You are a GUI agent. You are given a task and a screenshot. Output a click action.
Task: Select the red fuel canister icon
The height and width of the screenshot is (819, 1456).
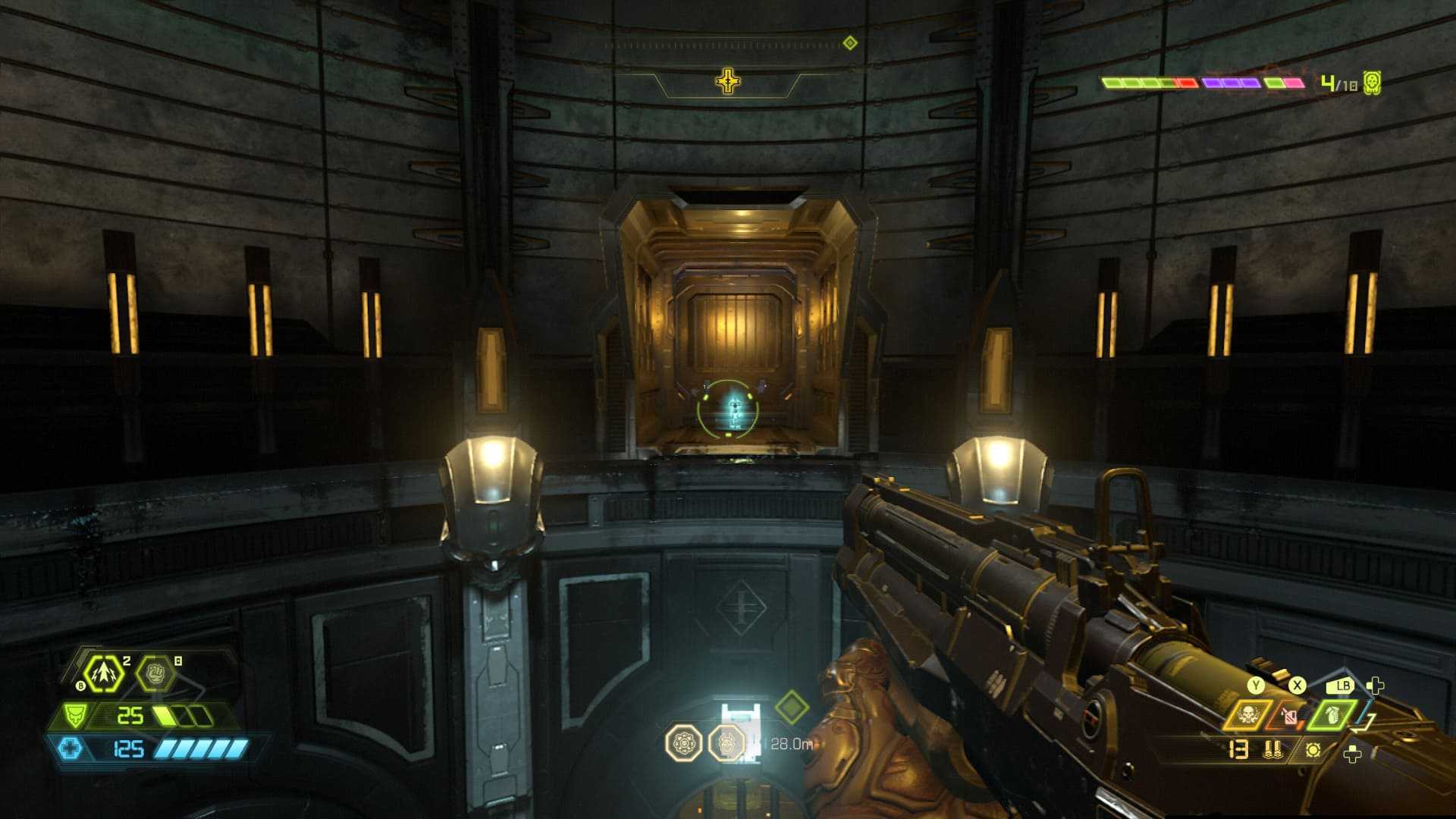(1288, 715)
